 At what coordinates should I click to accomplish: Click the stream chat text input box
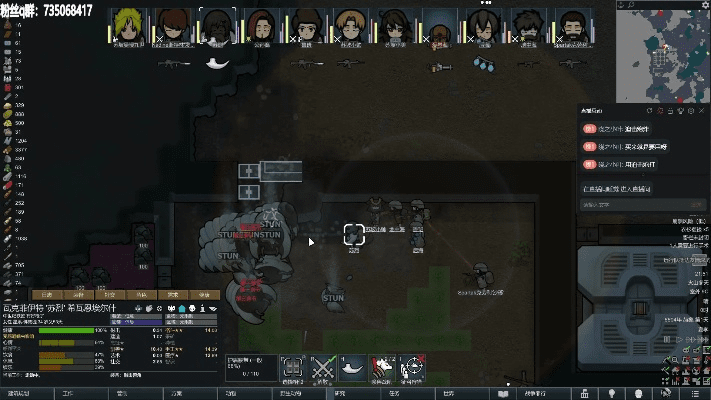pos(620,205)
